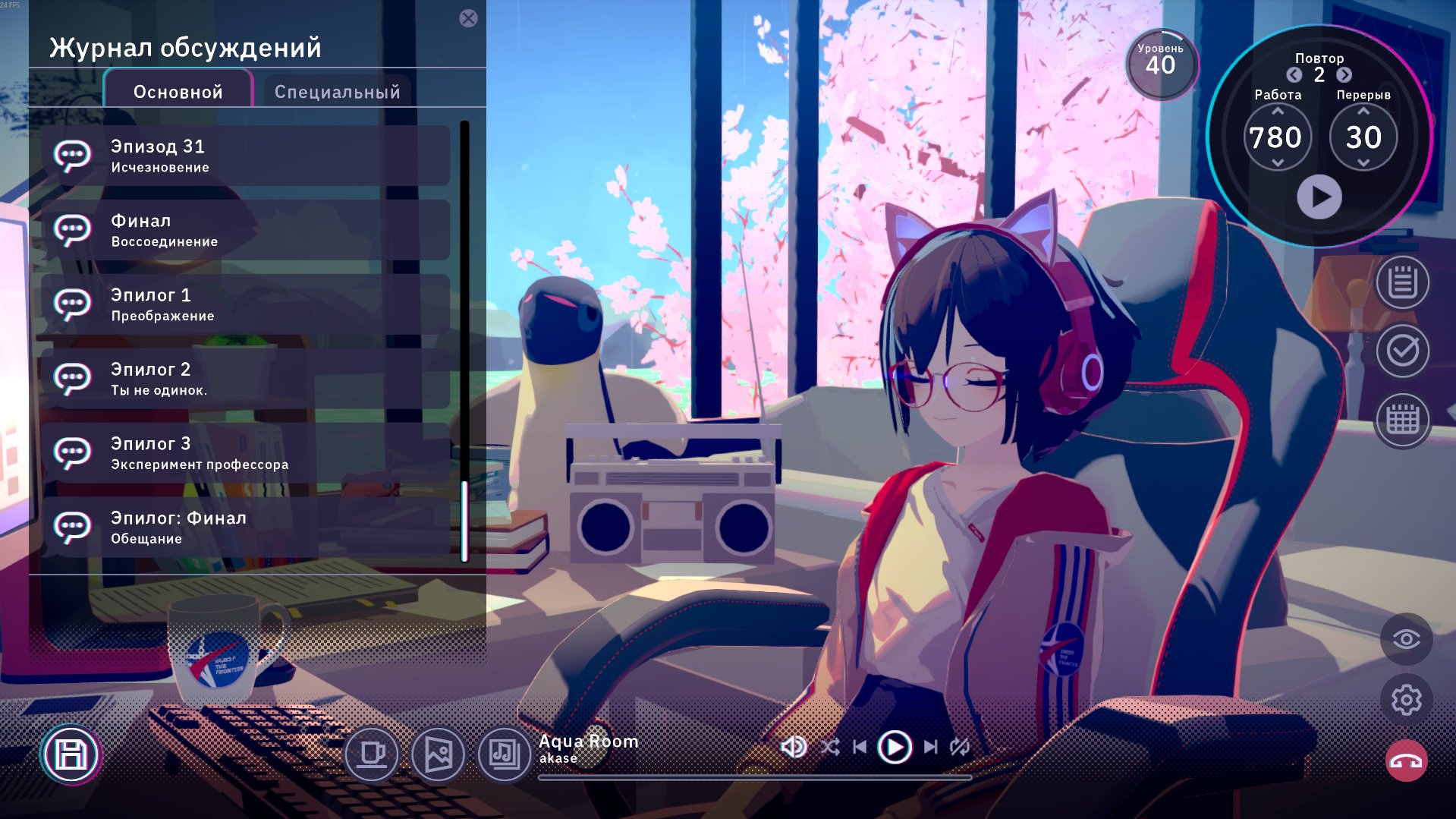Viewport: 1456px width, 819px height.
Task: End the call with red phone button
Action: (1406, 761)
